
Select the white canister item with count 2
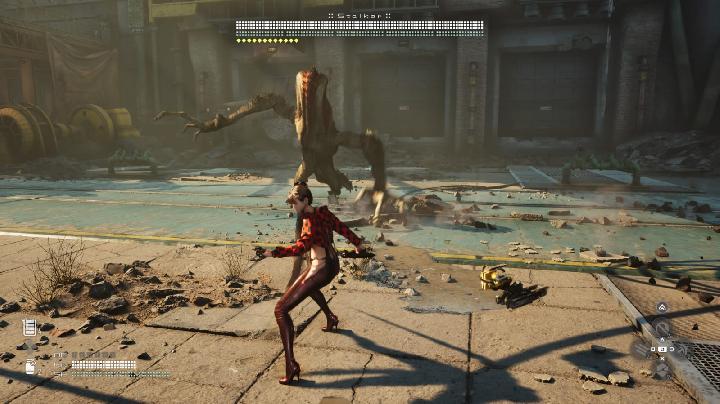tap(31, 366)
